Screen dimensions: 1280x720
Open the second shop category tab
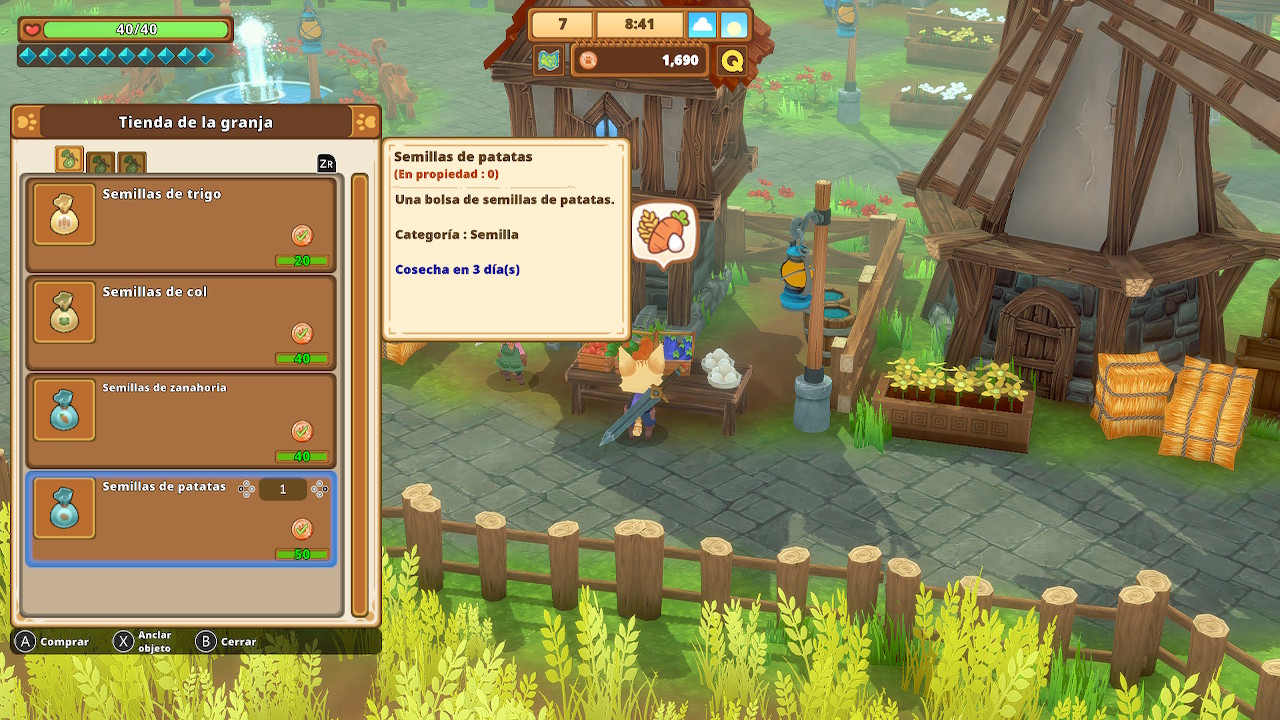click(x=101, y=163)
